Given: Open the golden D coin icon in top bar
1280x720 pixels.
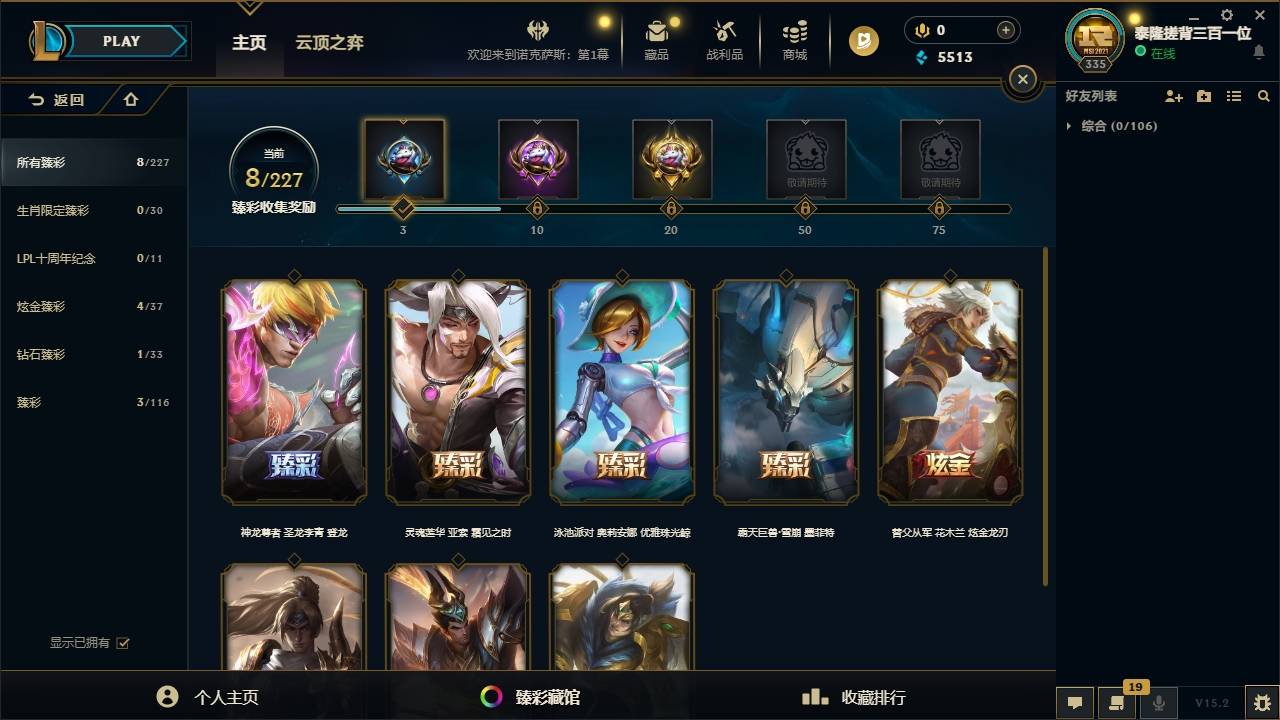Looking at the screenshot, I should (861, 41).
